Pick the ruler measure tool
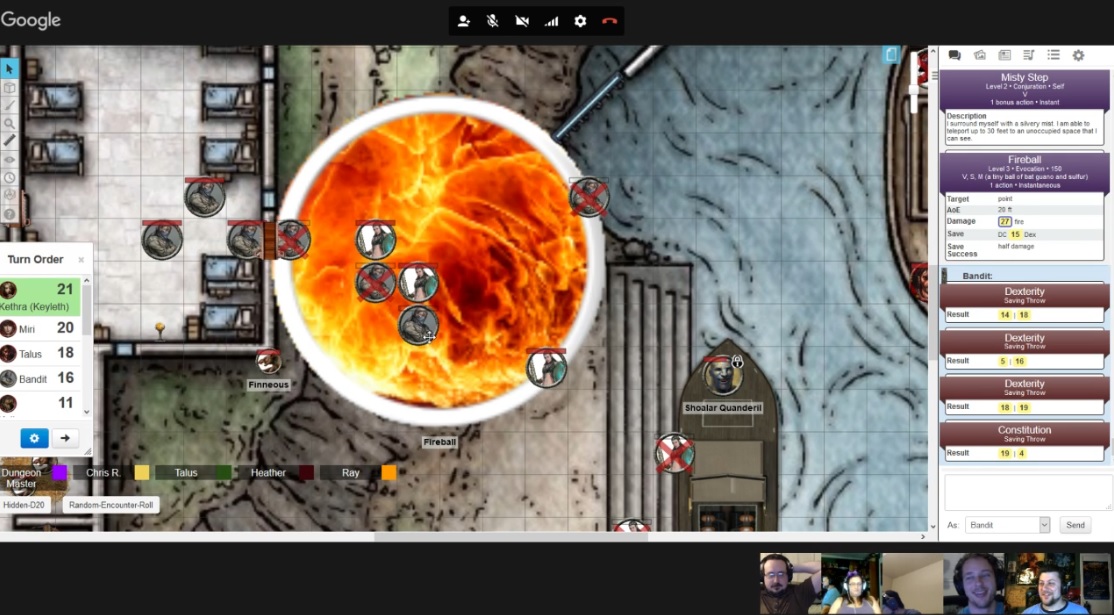 click(9, 141)
